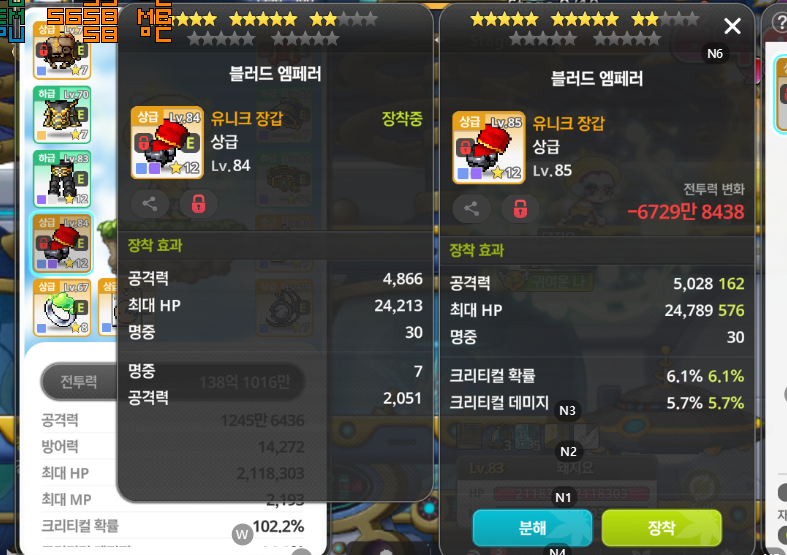Select the Lv.84 red glove slot in the gear list

pyautogui.click(x=62, y=243)
